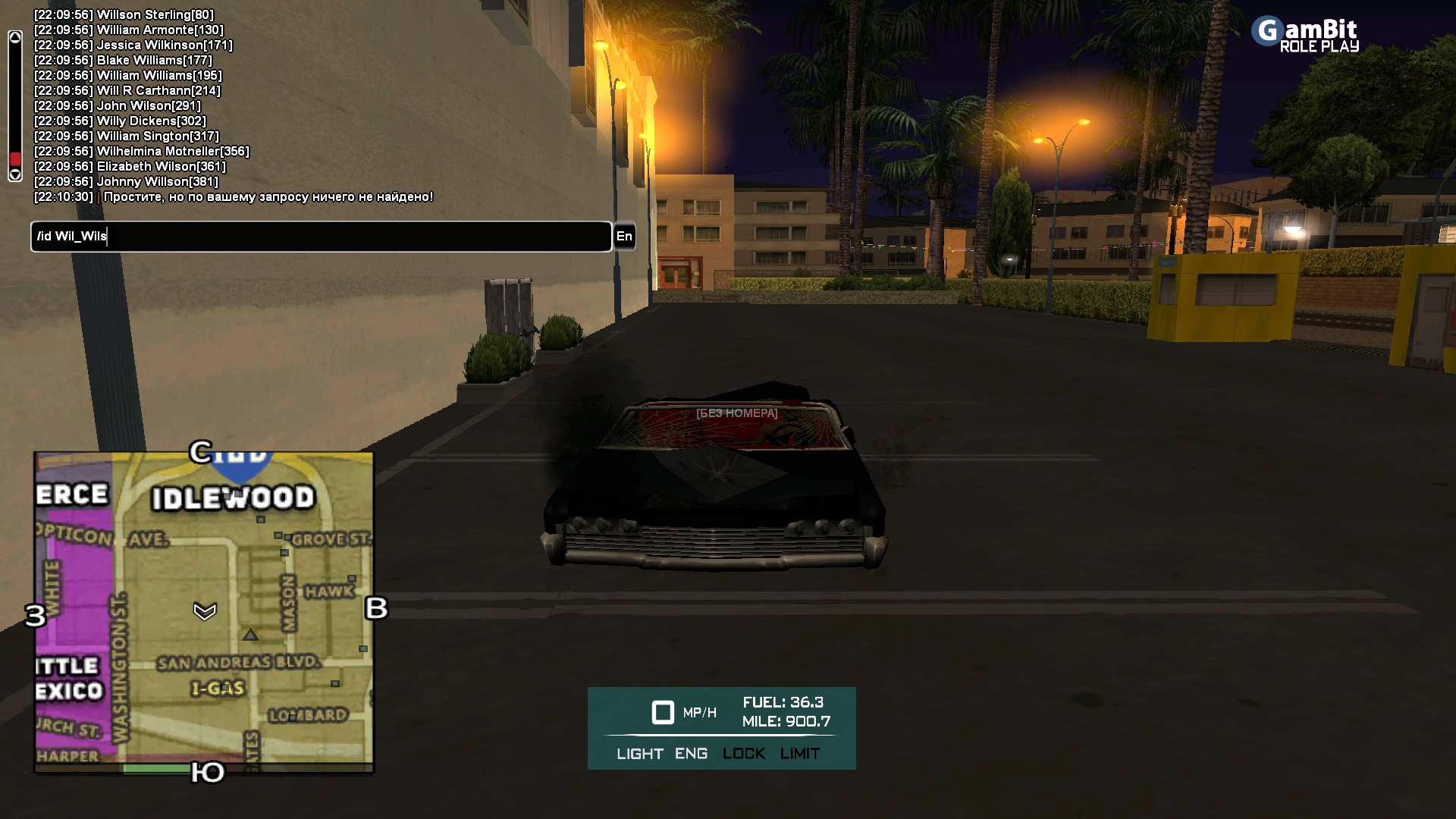Toggle the En keyboard language button

(x=624, y=237)
